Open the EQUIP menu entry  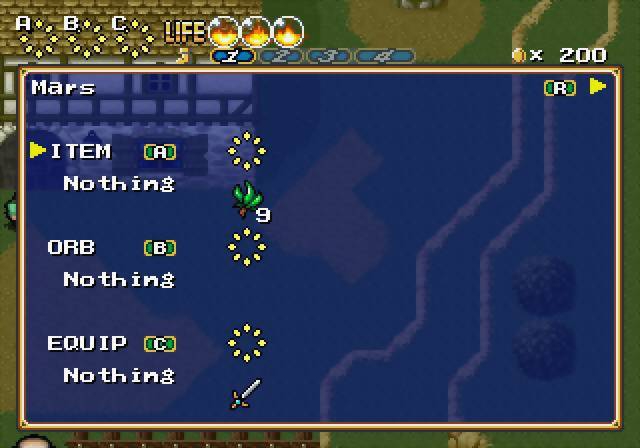point(87,343)
